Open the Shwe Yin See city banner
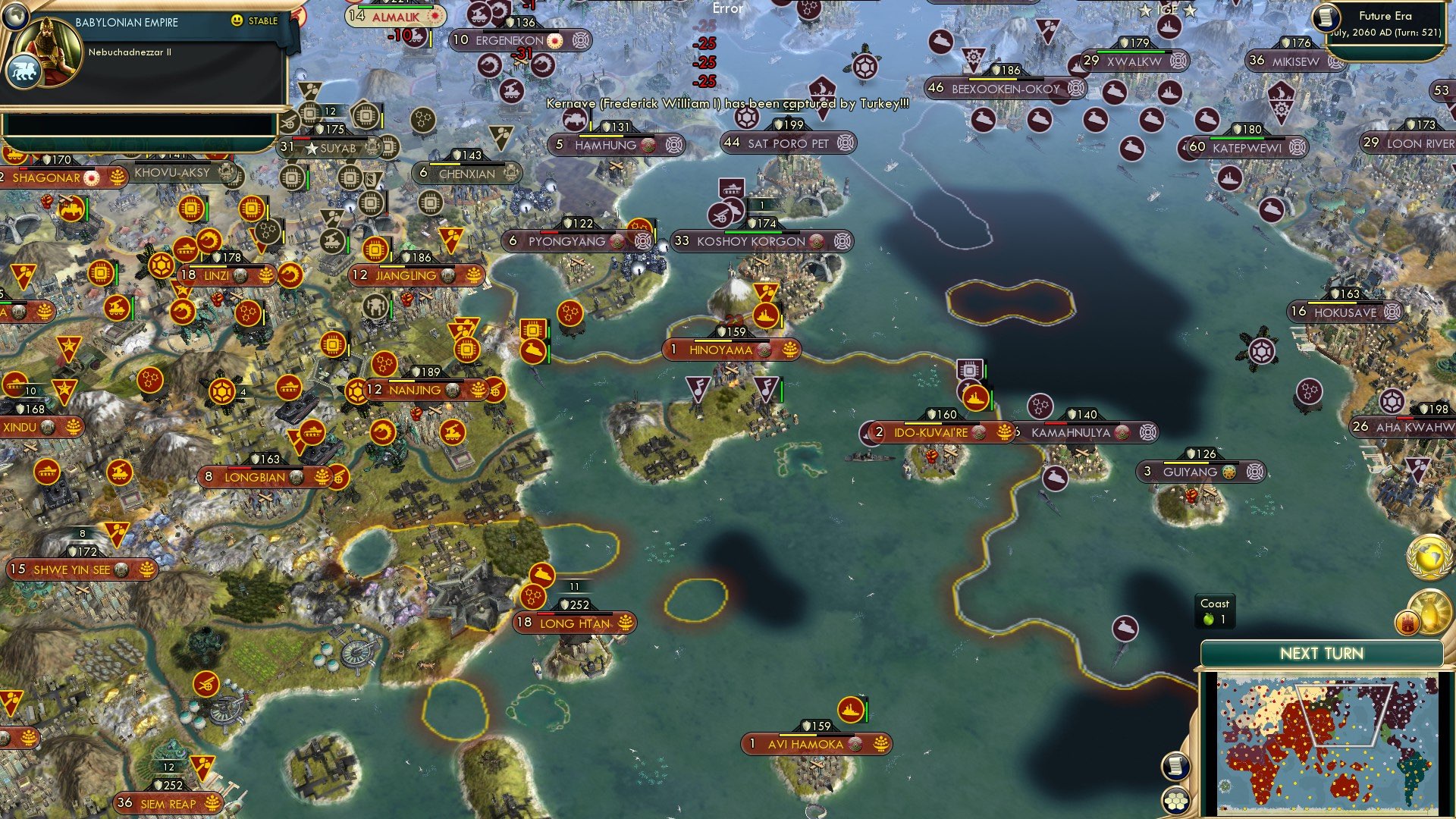Viewport: 1456px width, 819px height. pos(72,569)
